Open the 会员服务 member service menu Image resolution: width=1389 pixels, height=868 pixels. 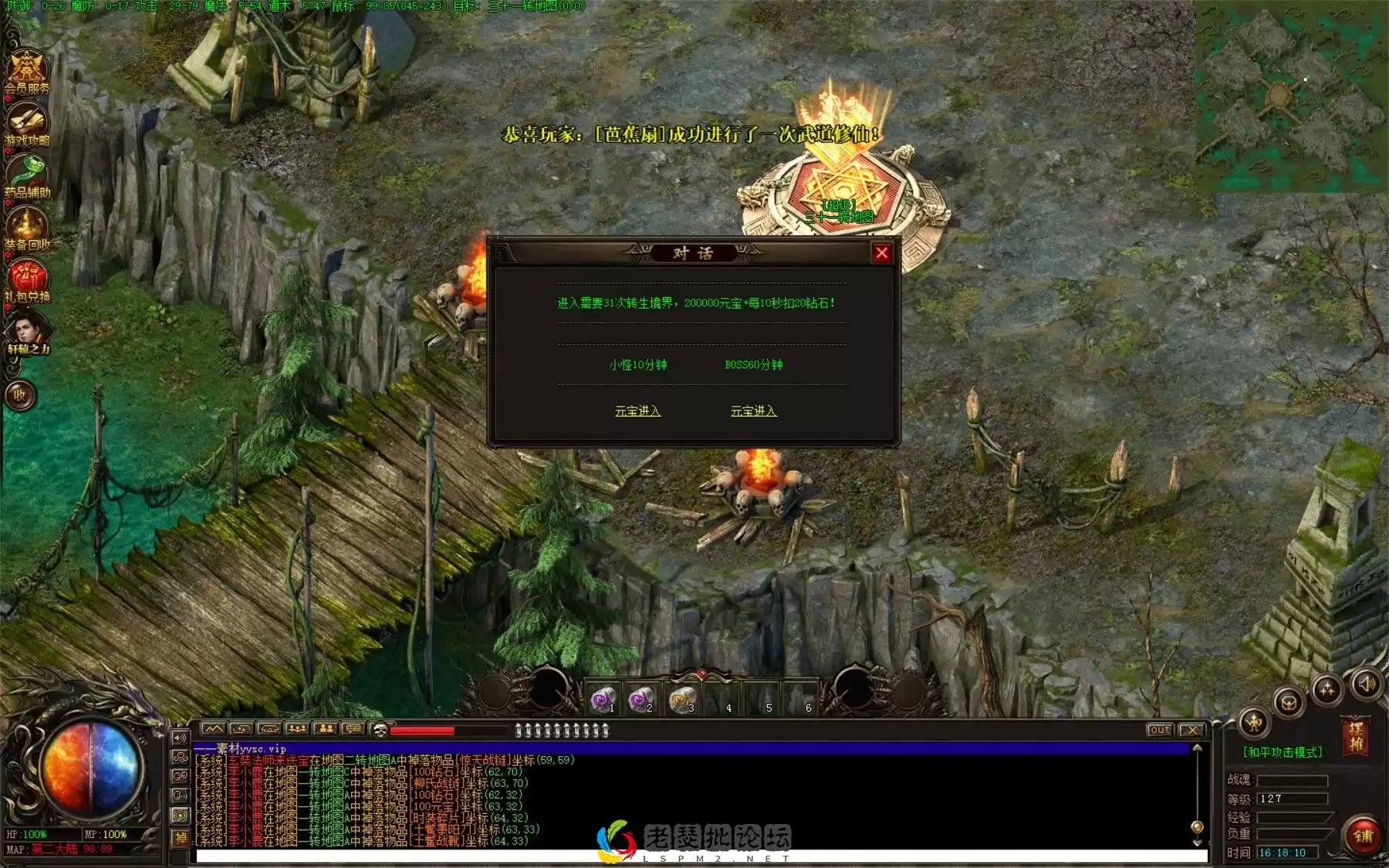[x=27, y=71]
